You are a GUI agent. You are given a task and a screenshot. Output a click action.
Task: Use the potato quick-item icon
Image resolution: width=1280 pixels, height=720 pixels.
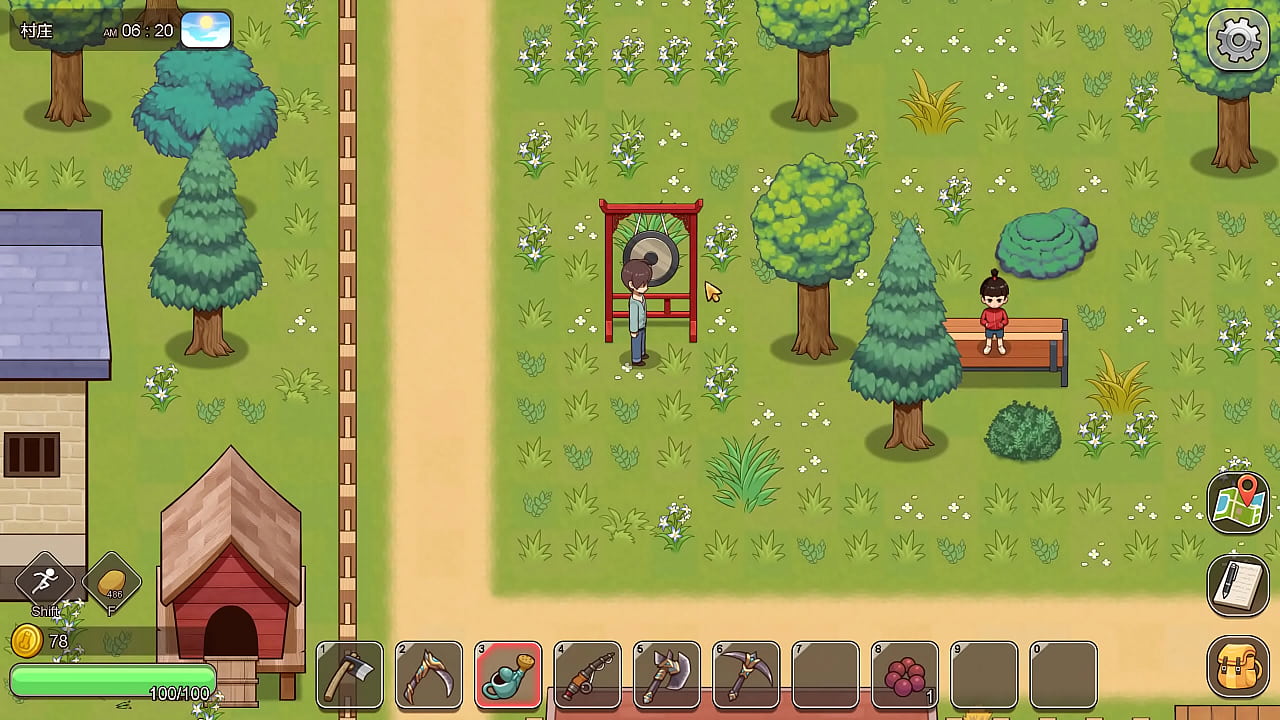(x=112, y=580)
